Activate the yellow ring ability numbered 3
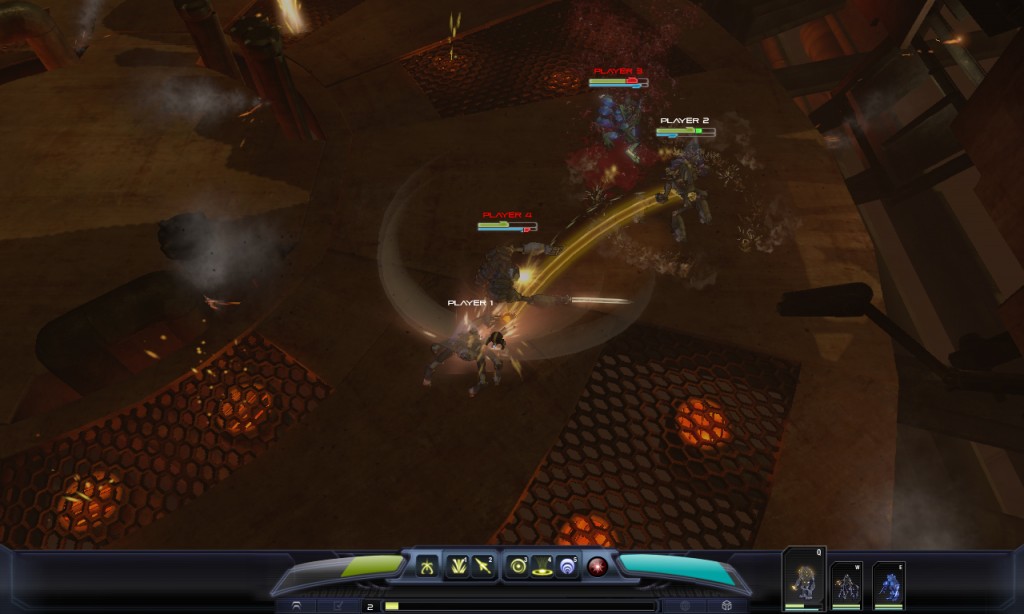Viewport: 1024px width, 614px height. coord(518,565)
